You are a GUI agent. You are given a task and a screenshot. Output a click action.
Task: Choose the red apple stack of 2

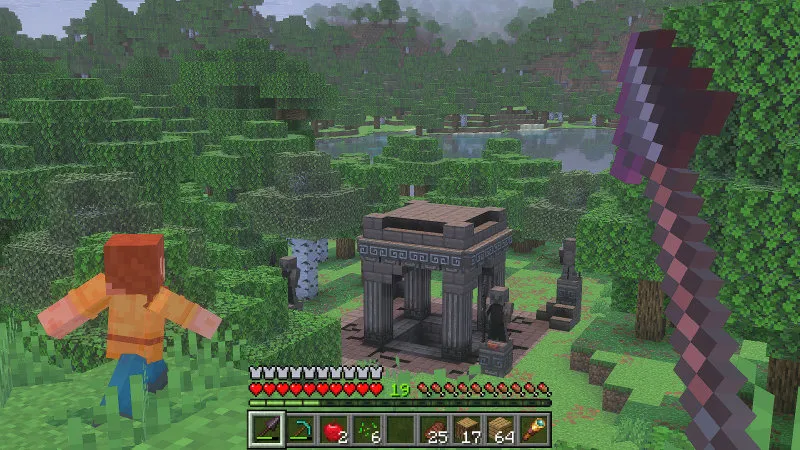click(334, 430)
